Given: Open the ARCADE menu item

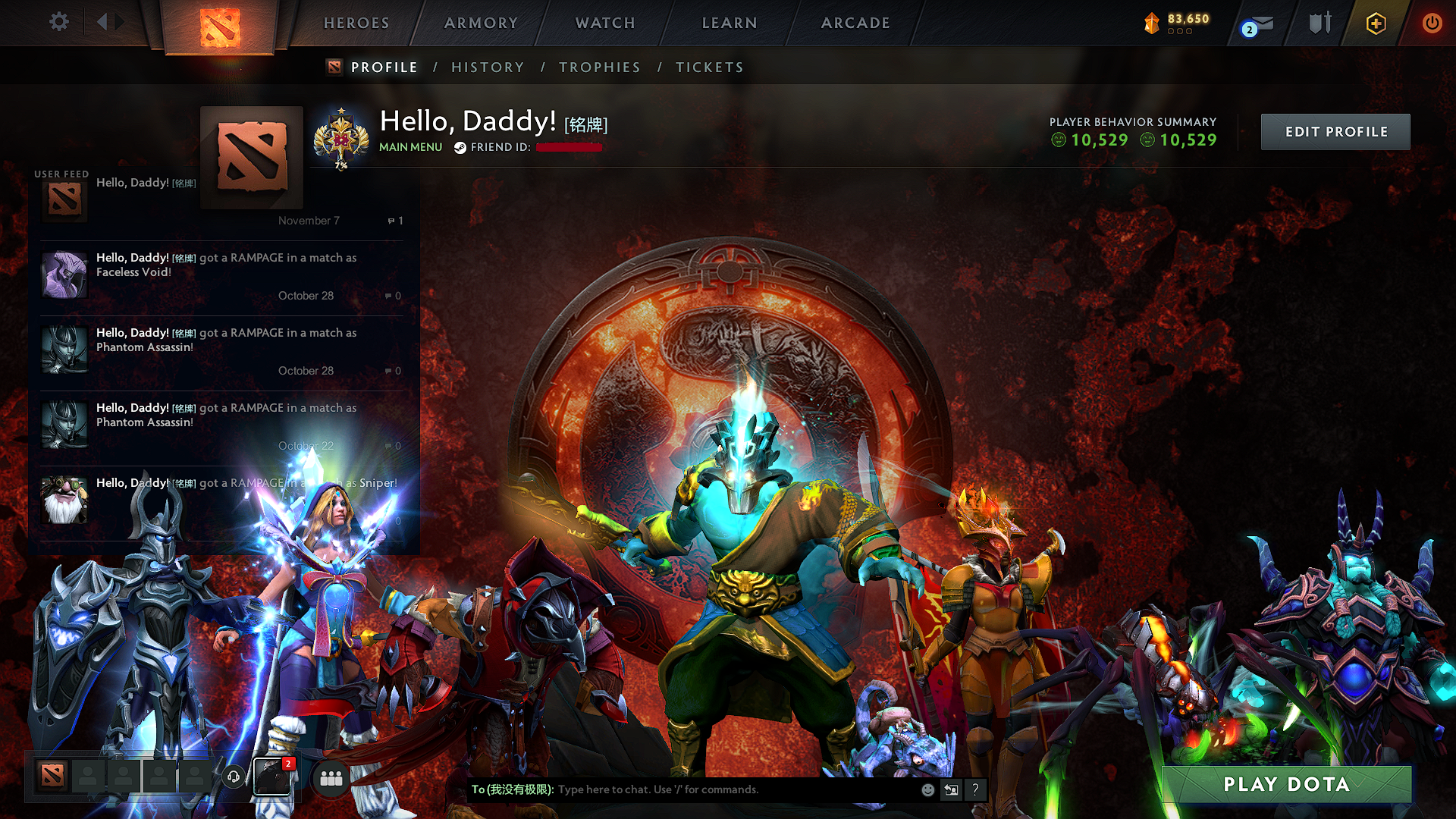Looking at the screenshot, I should coord(855,23).
